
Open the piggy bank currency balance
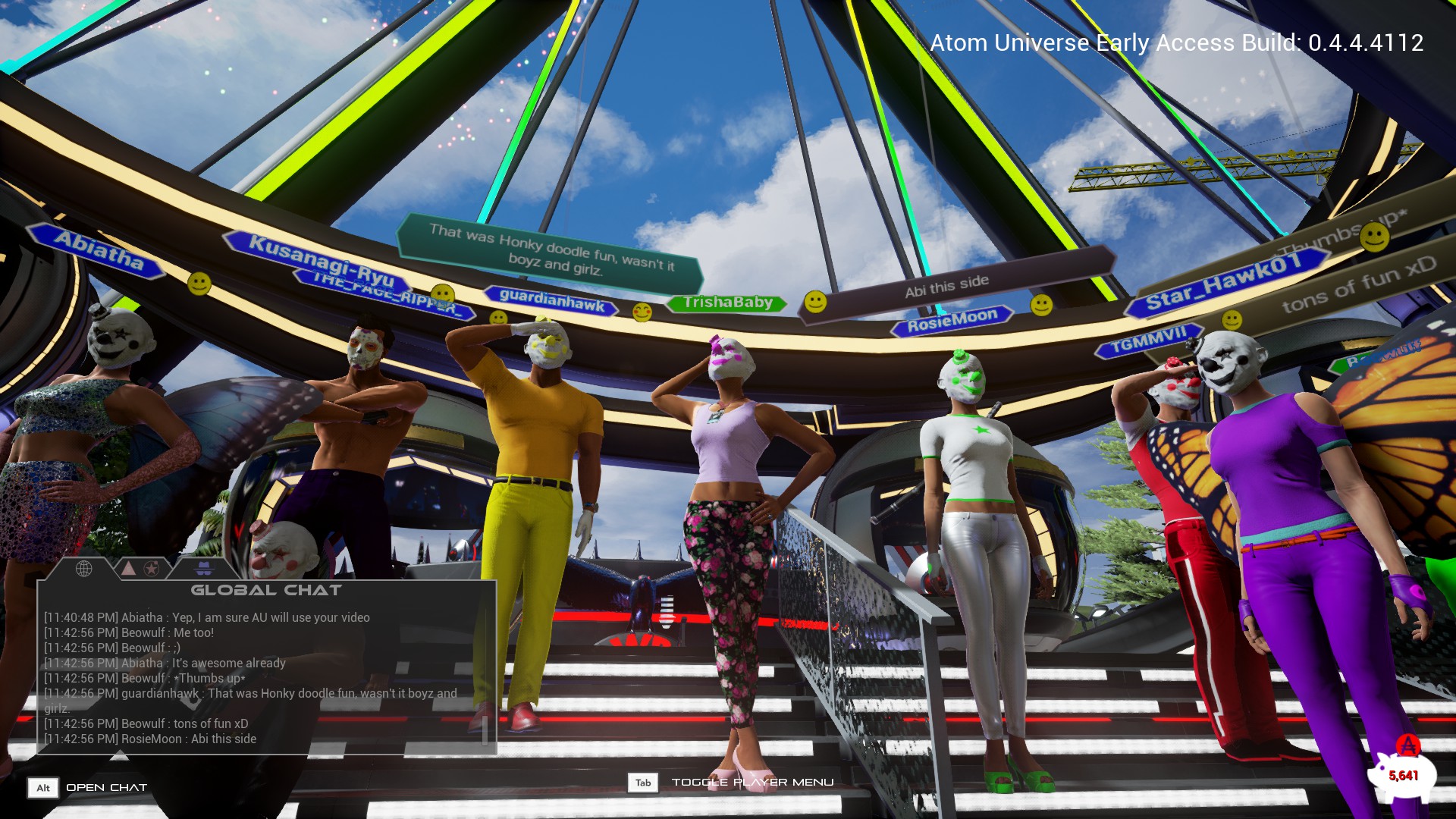coord(1401,774)
